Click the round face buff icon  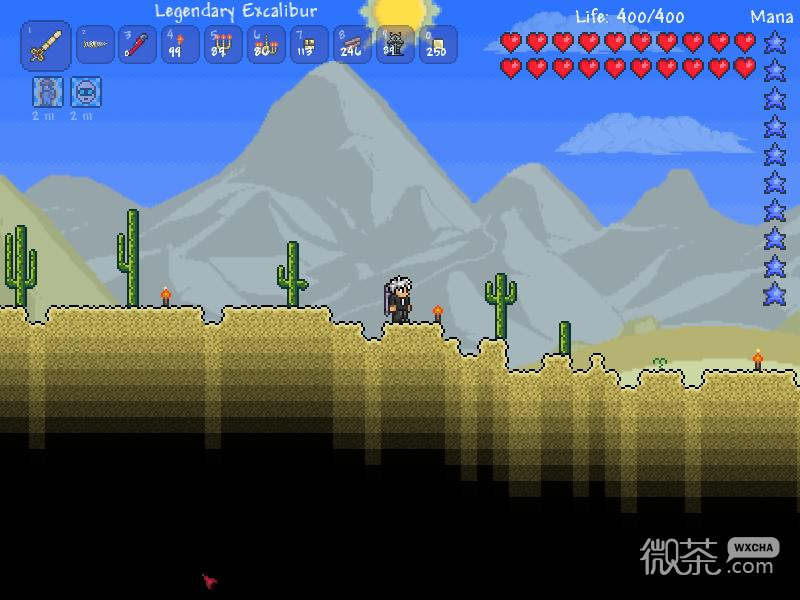86,93
